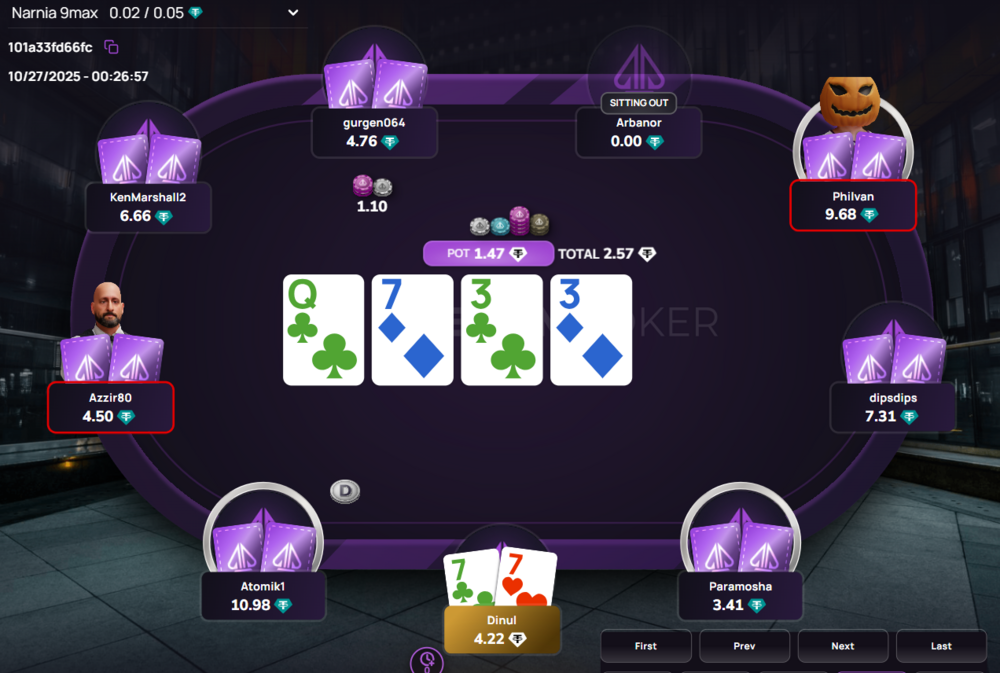Screen dimensions: 1000x673
Task: Skip to the Last replay step
Action: click(940, 646)
